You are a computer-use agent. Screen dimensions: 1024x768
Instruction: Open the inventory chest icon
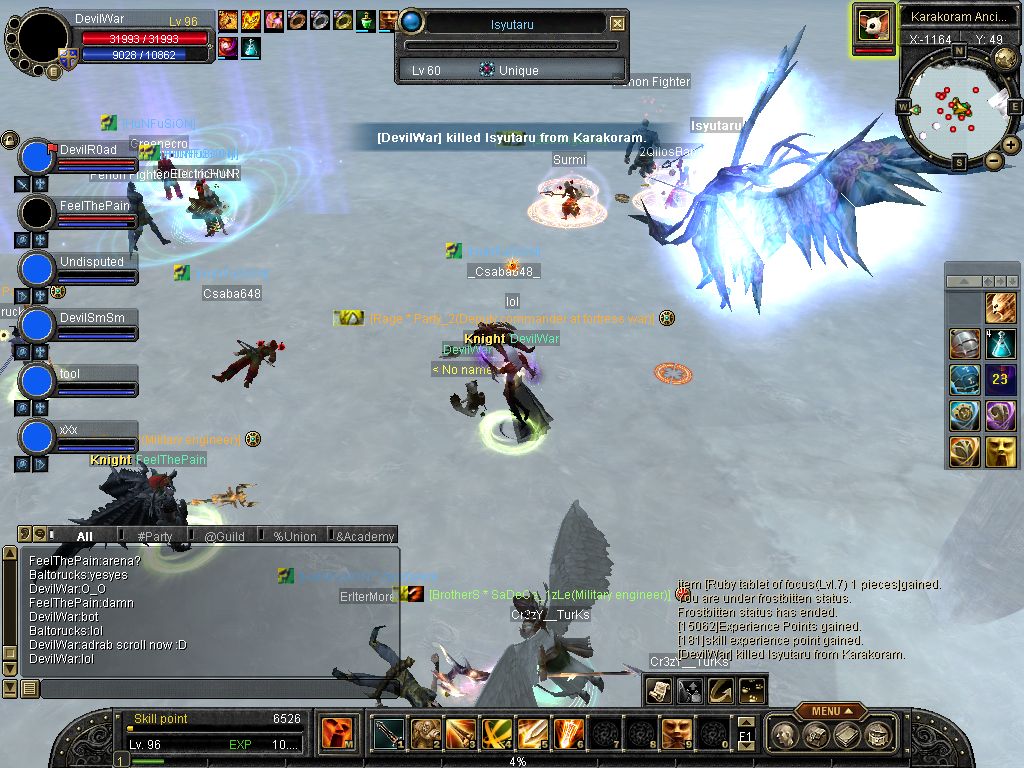point(817,735)
